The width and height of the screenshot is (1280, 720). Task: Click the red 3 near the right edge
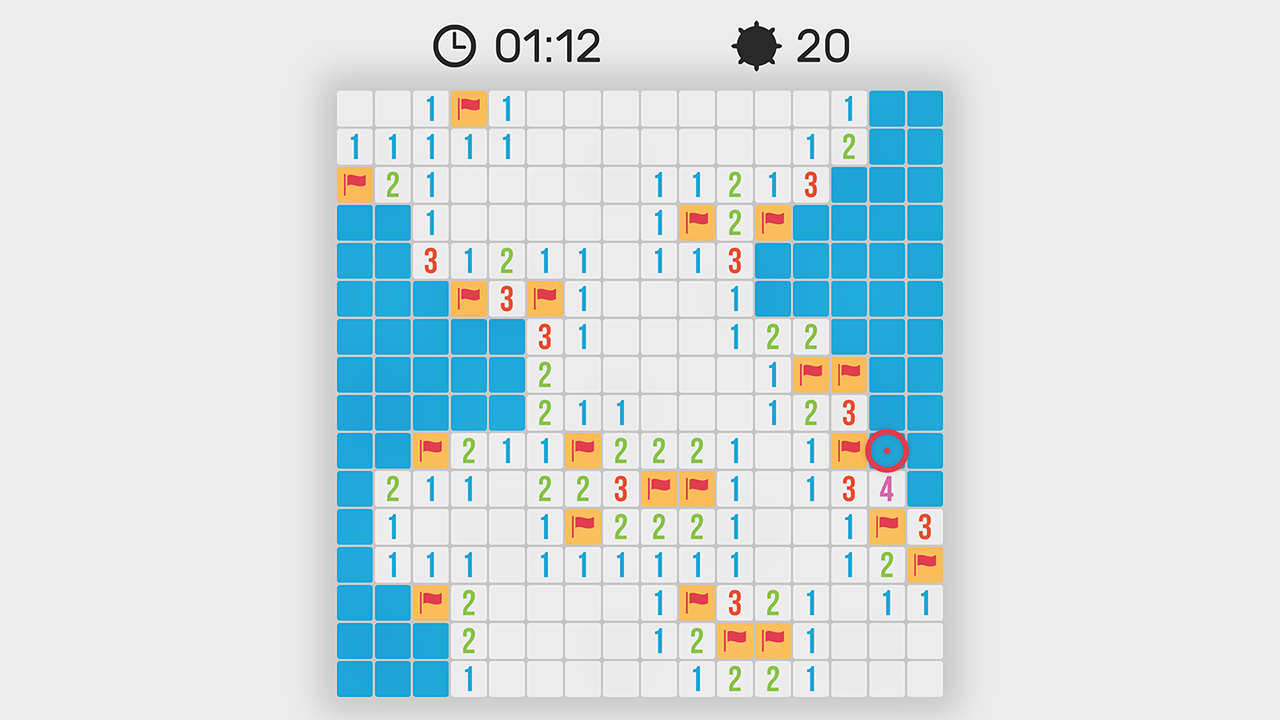pos(924,527)
